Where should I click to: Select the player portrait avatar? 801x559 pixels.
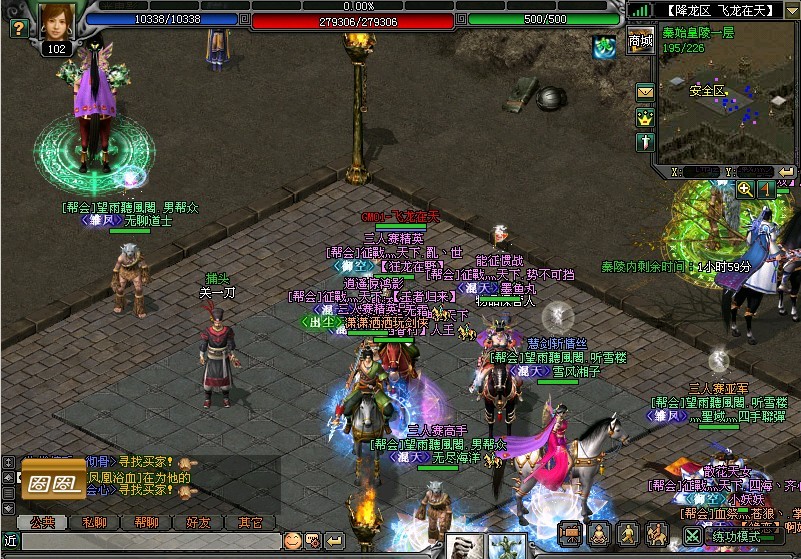[57, 21]
